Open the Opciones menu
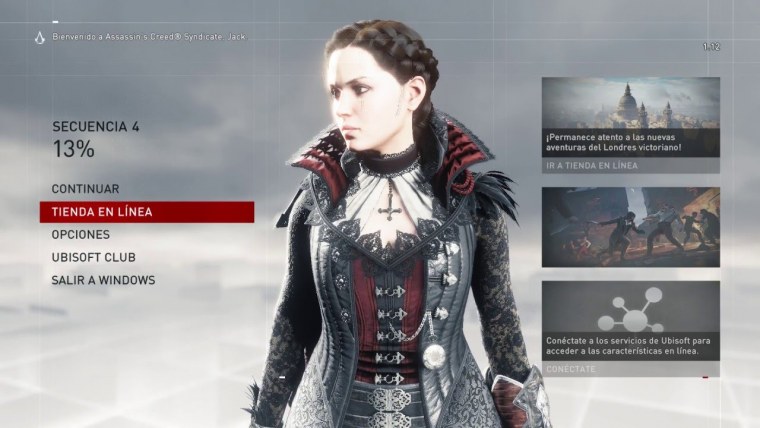The image size is (760, 428). [x=81, y=234]
